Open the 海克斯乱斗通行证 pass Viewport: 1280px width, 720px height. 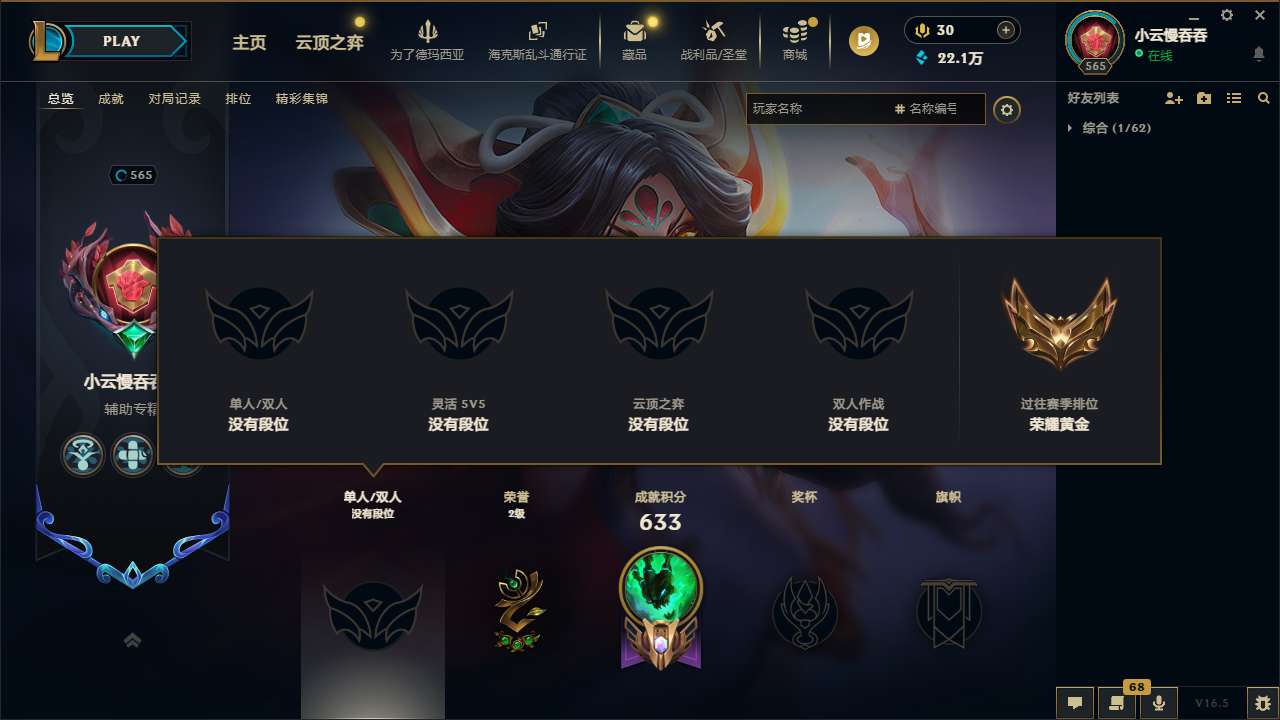click(x=538, y=40)
